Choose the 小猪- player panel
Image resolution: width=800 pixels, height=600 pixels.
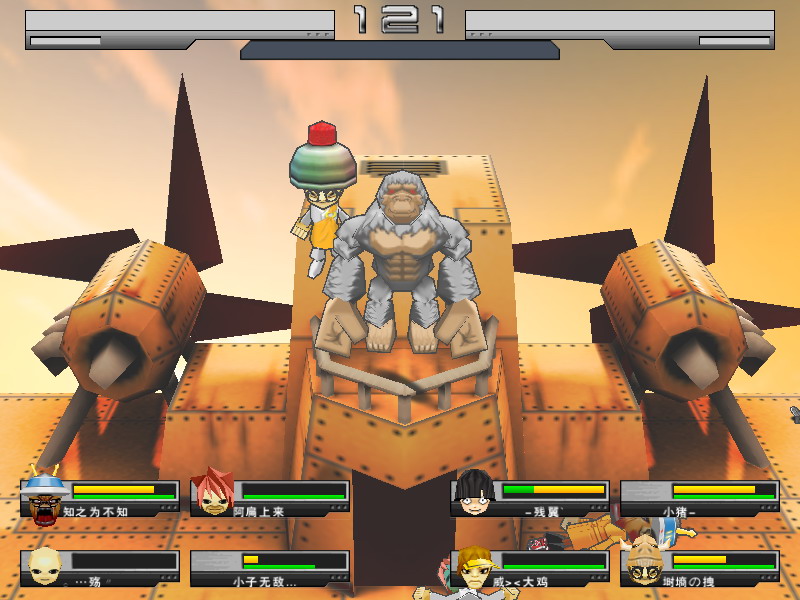coord(700,498)
